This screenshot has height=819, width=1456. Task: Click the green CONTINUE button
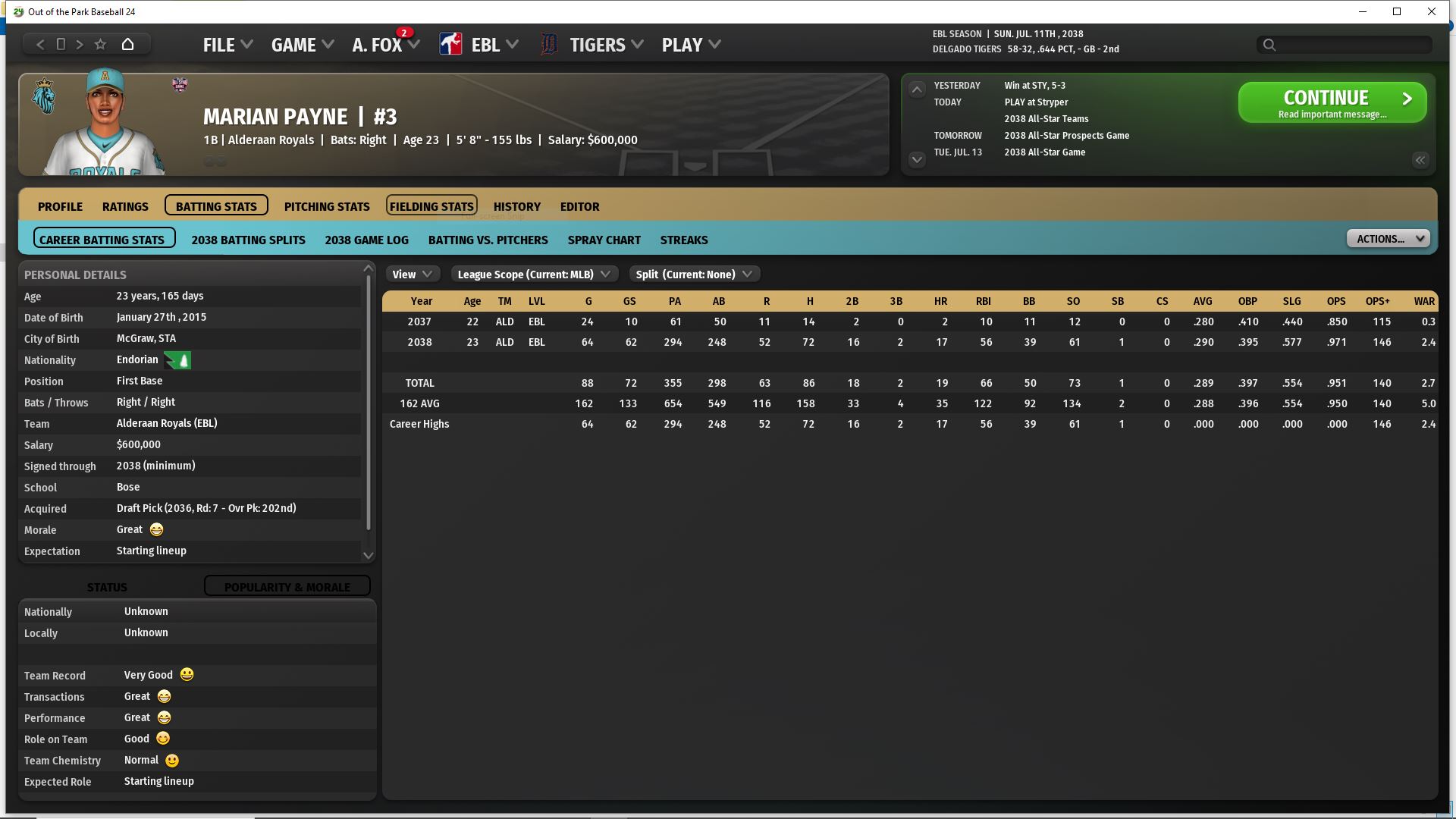coord(1332,102)
